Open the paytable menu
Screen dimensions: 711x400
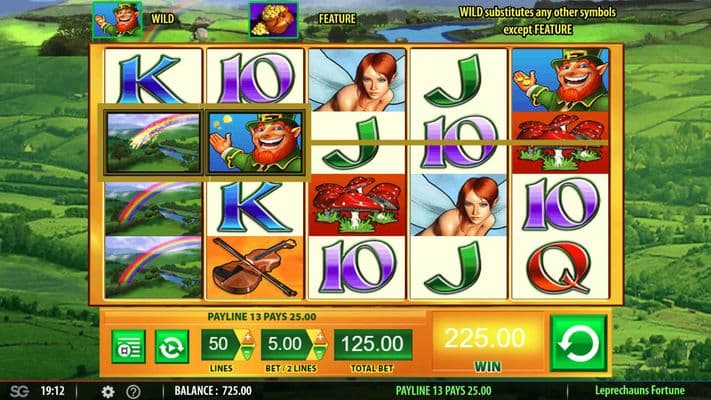pyautogui.click(x=128, y=346)
